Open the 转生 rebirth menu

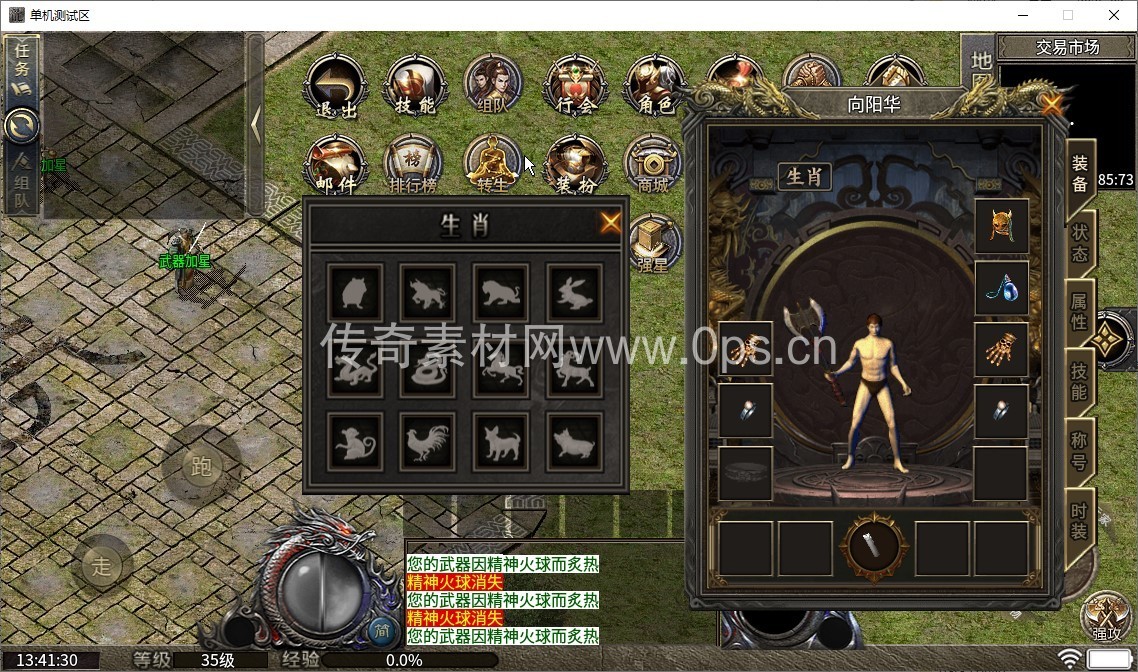click(494, 165)
